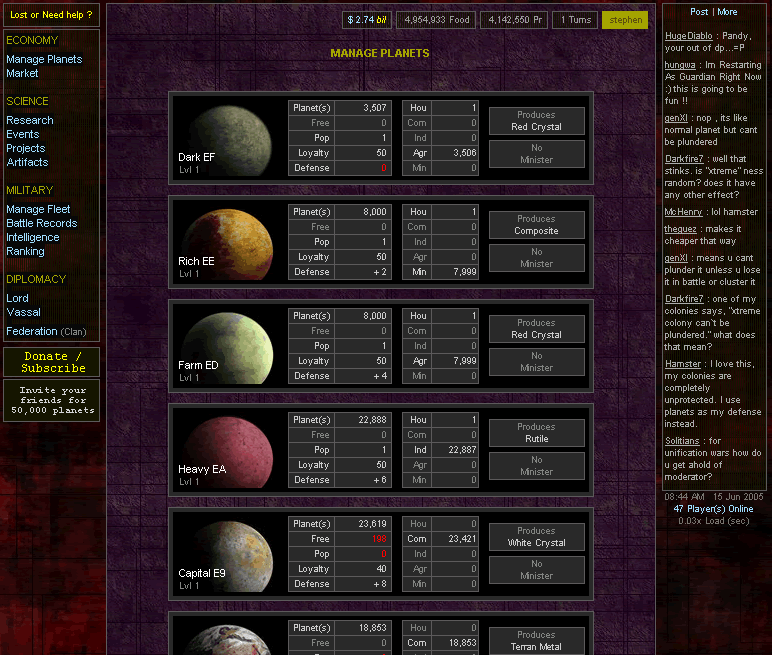Screen dimensions: 772x655
Task: Open Manage Fleet
Action: tap(38, 209)
